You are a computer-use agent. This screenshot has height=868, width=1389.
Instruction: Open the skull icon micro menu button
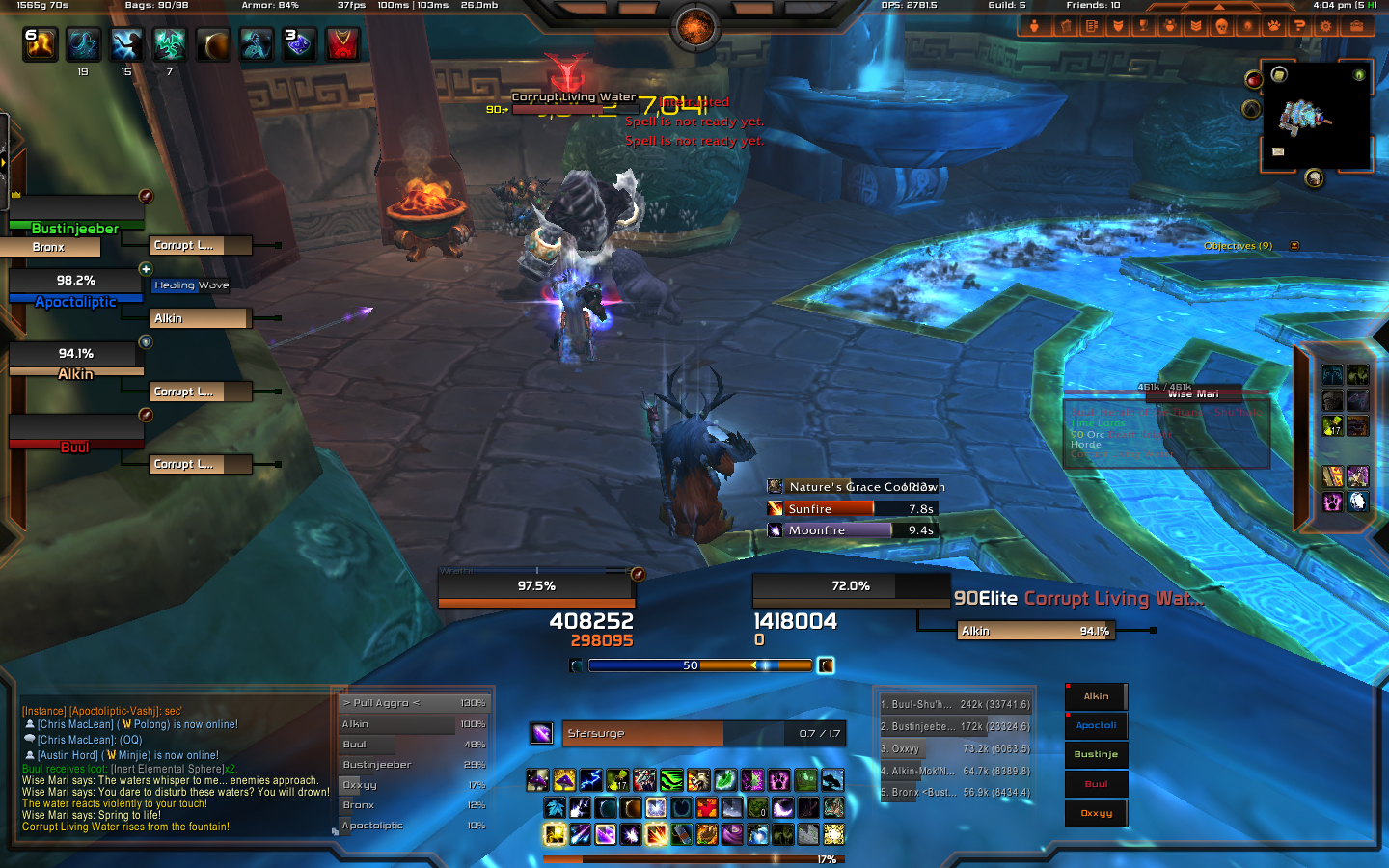point(1221,26)
